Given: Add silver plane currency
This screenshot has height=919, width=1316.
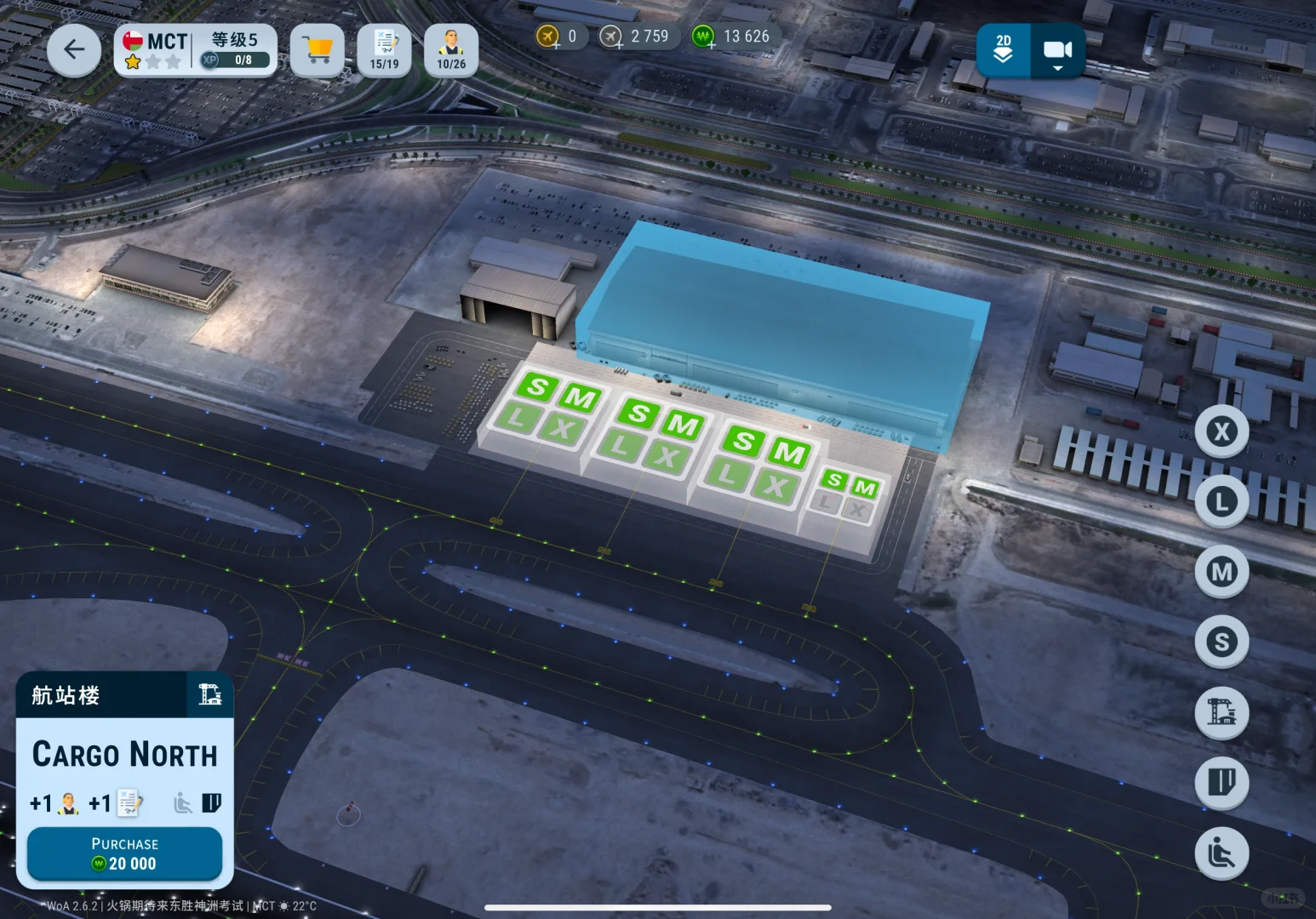Looking at the screenshot, I should 611,37.
